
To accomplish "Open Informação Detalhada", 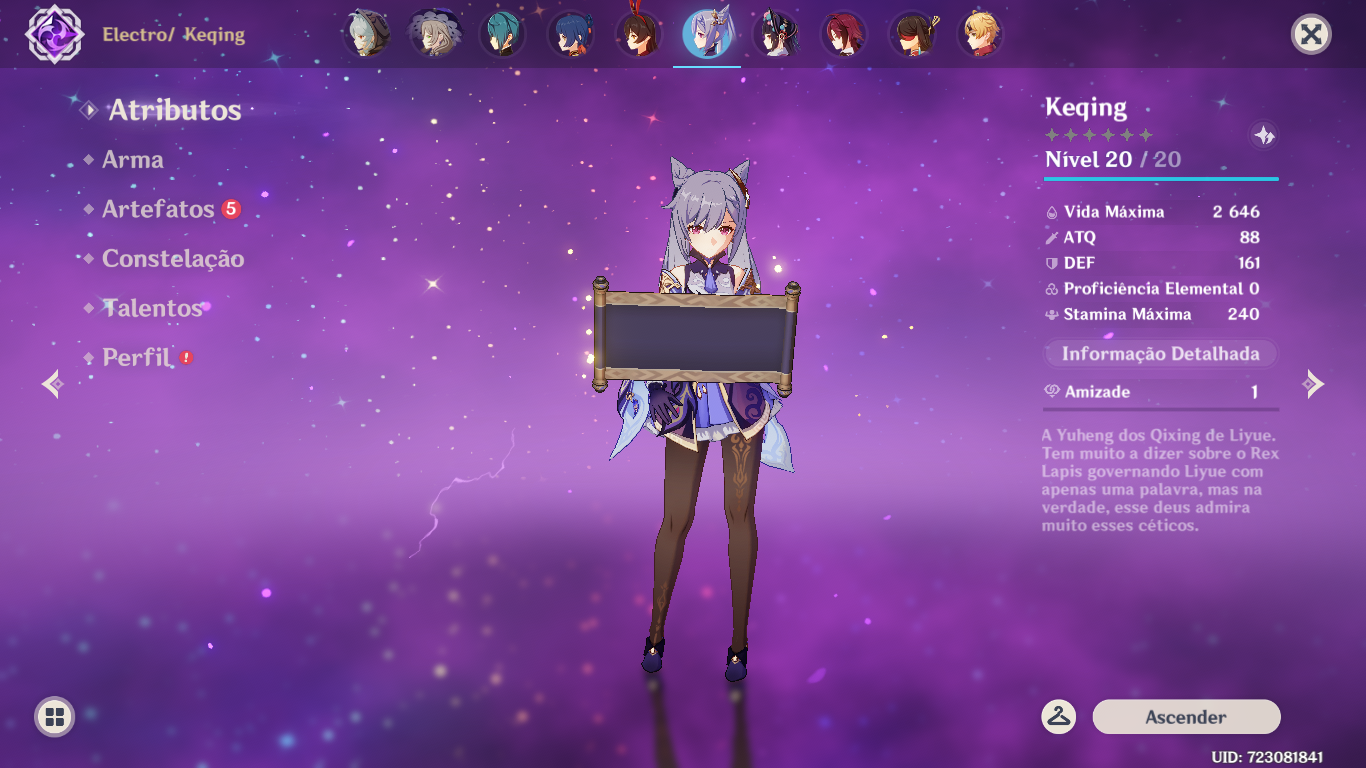I will (1160, 353).
